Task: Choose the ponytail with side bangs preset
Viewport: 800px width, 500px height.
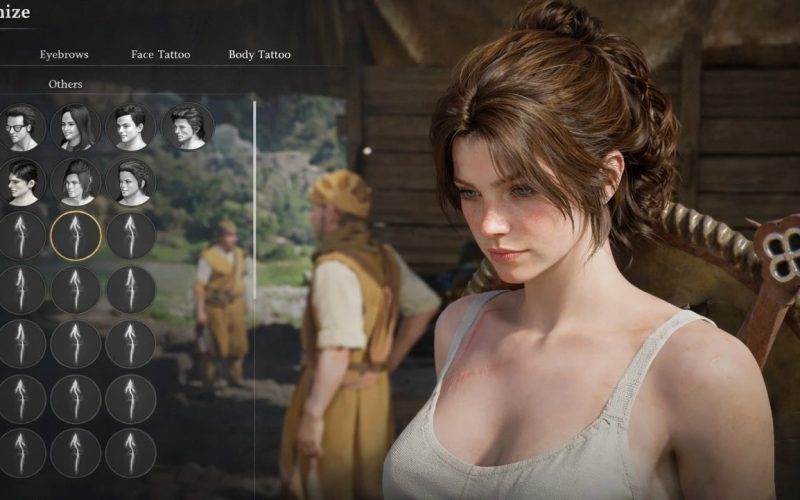Action: [x=76, y=181]
